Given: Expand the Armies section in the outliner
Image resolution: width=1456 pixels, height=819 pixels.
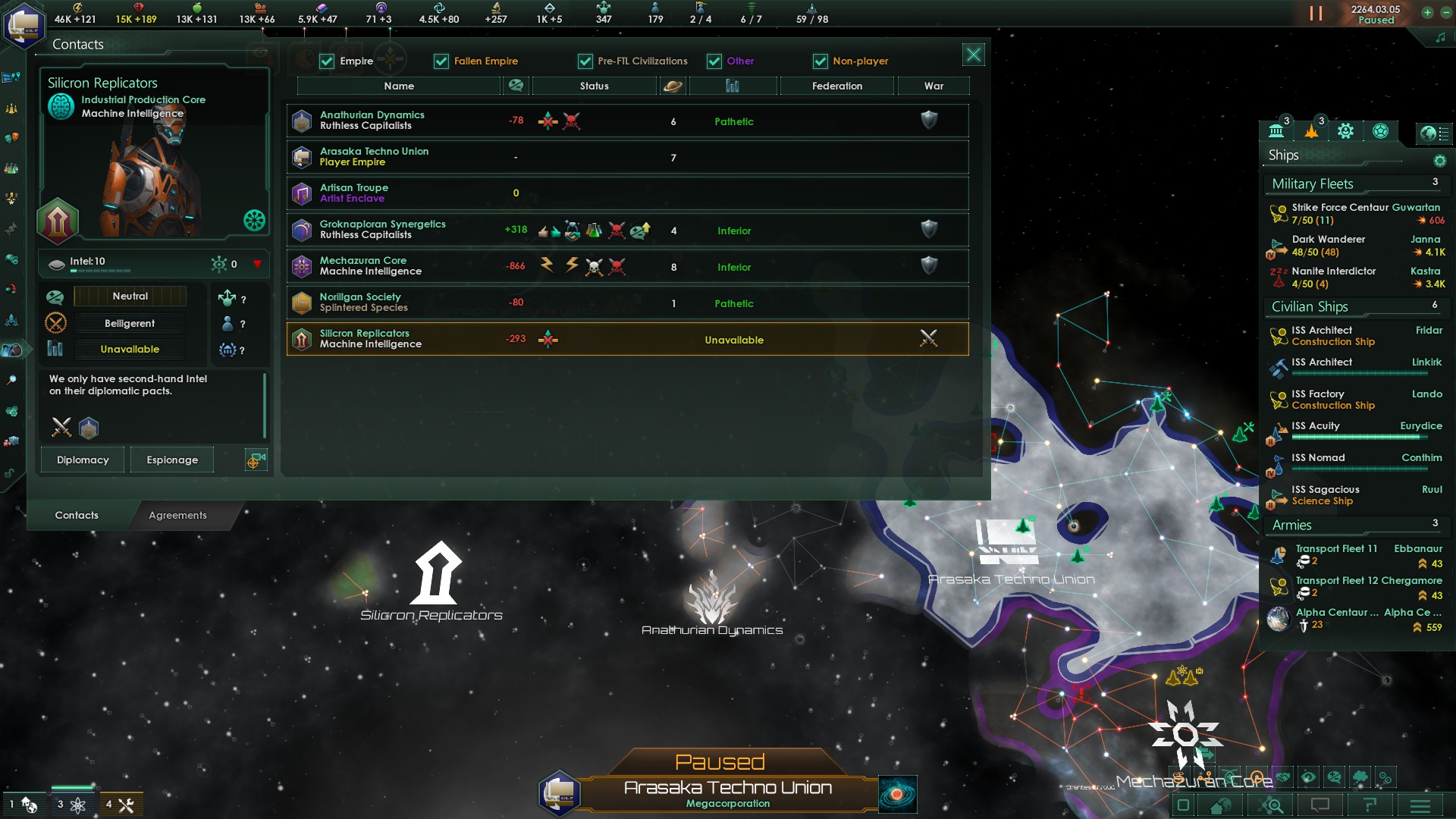Looking at the screenshot, I should coord(1292,525).
